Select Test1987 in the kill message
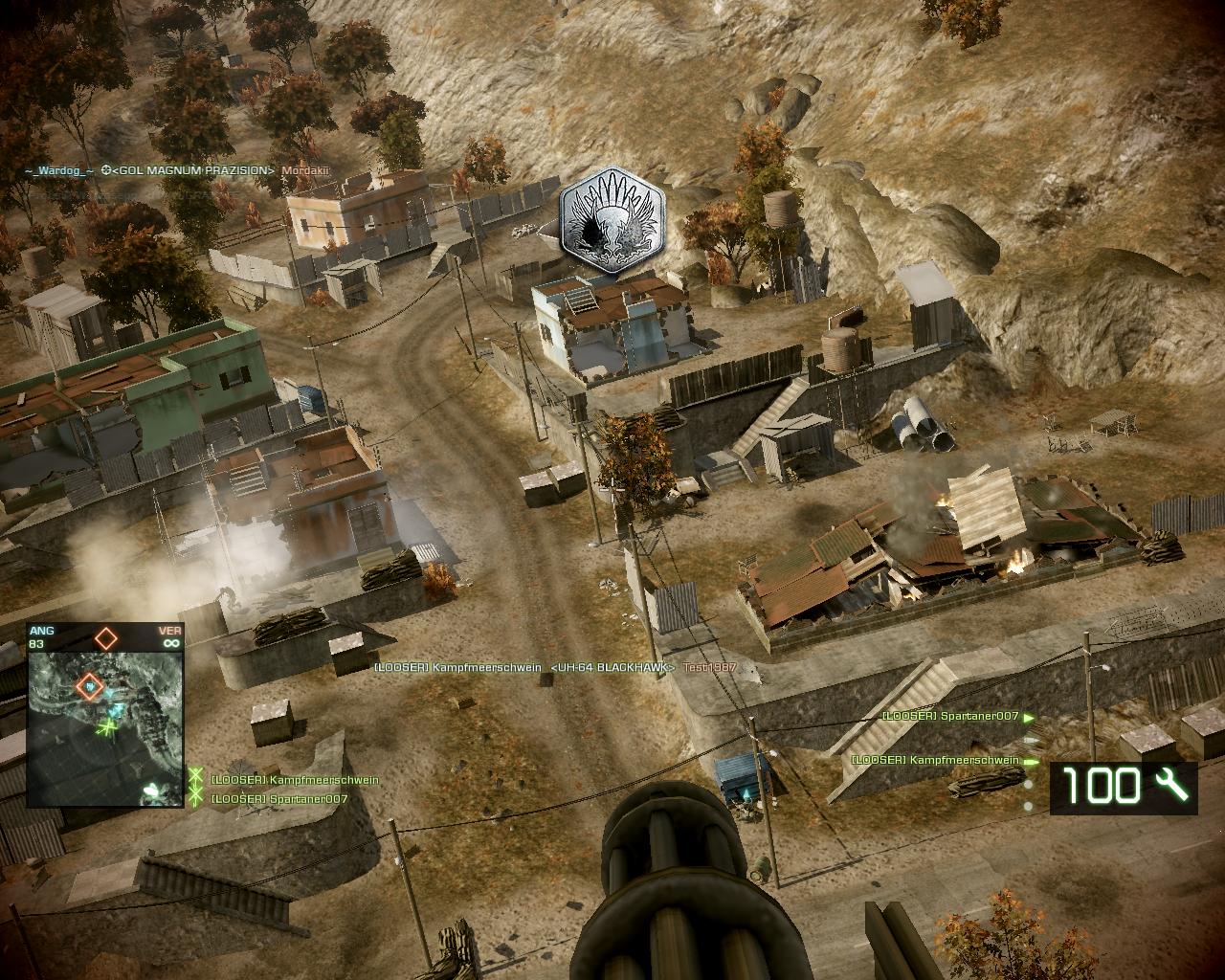Screen dimensions: 1225x980 tap(709, 667)
